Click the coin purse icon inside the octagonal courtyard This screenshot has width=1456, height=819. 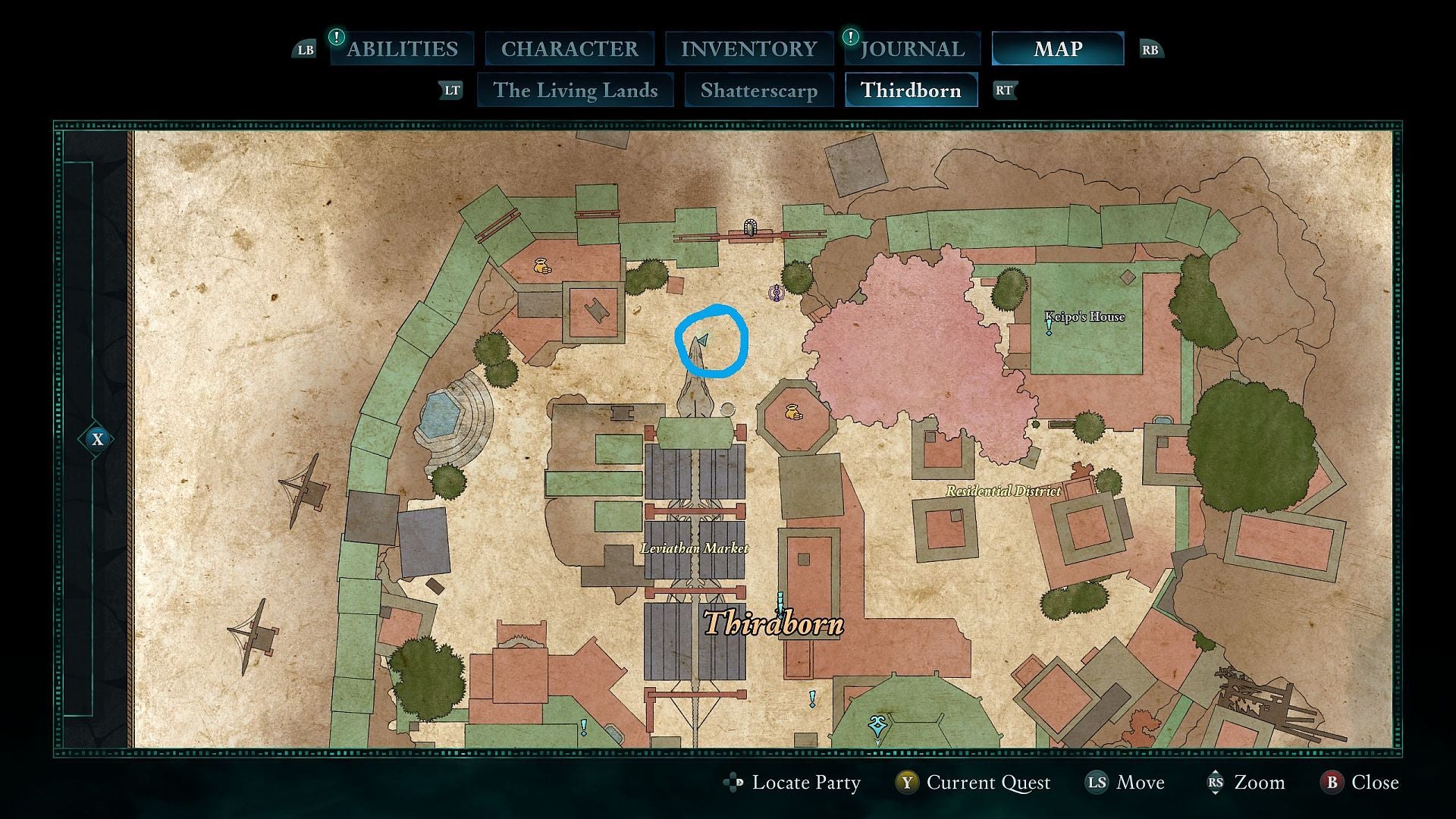[x=793, y=412]
